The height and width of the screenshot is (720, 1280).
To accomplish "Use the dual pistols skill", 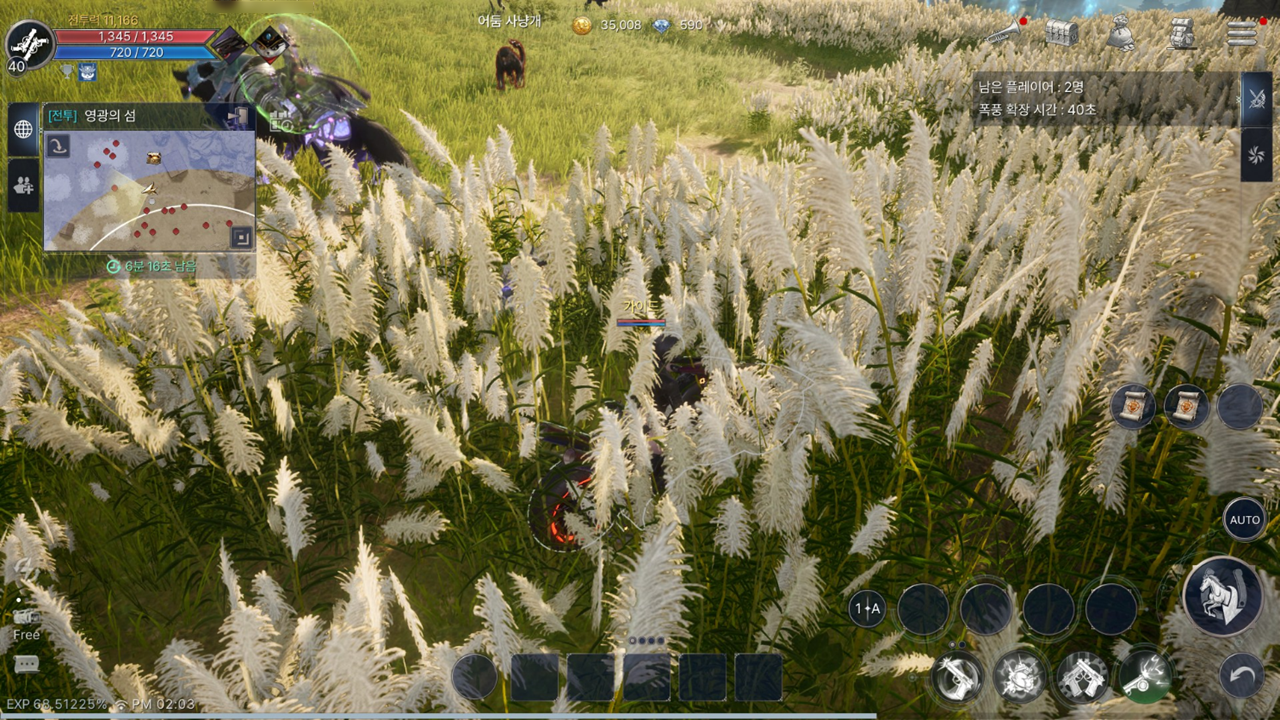I will point(1082,677).
